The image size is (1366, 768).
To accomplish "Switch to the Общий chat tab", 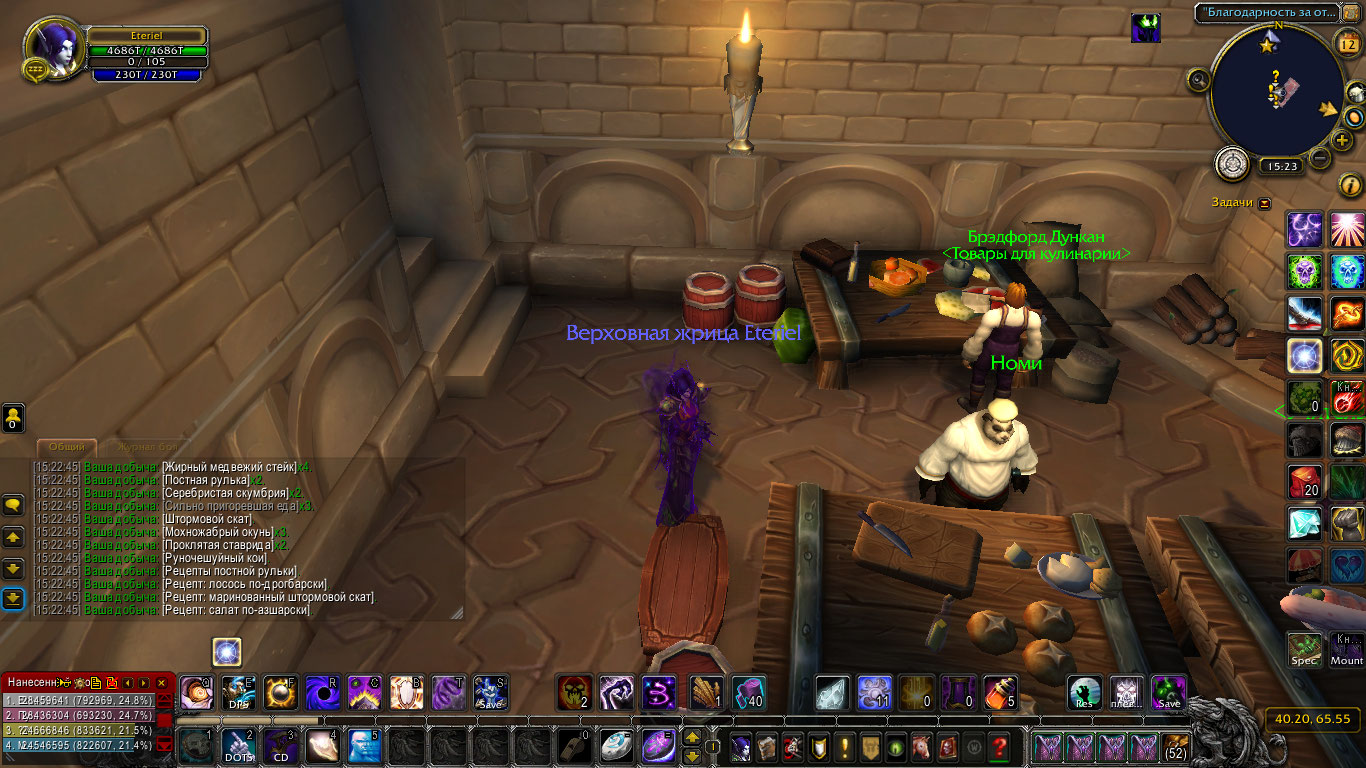I will 68,447.
